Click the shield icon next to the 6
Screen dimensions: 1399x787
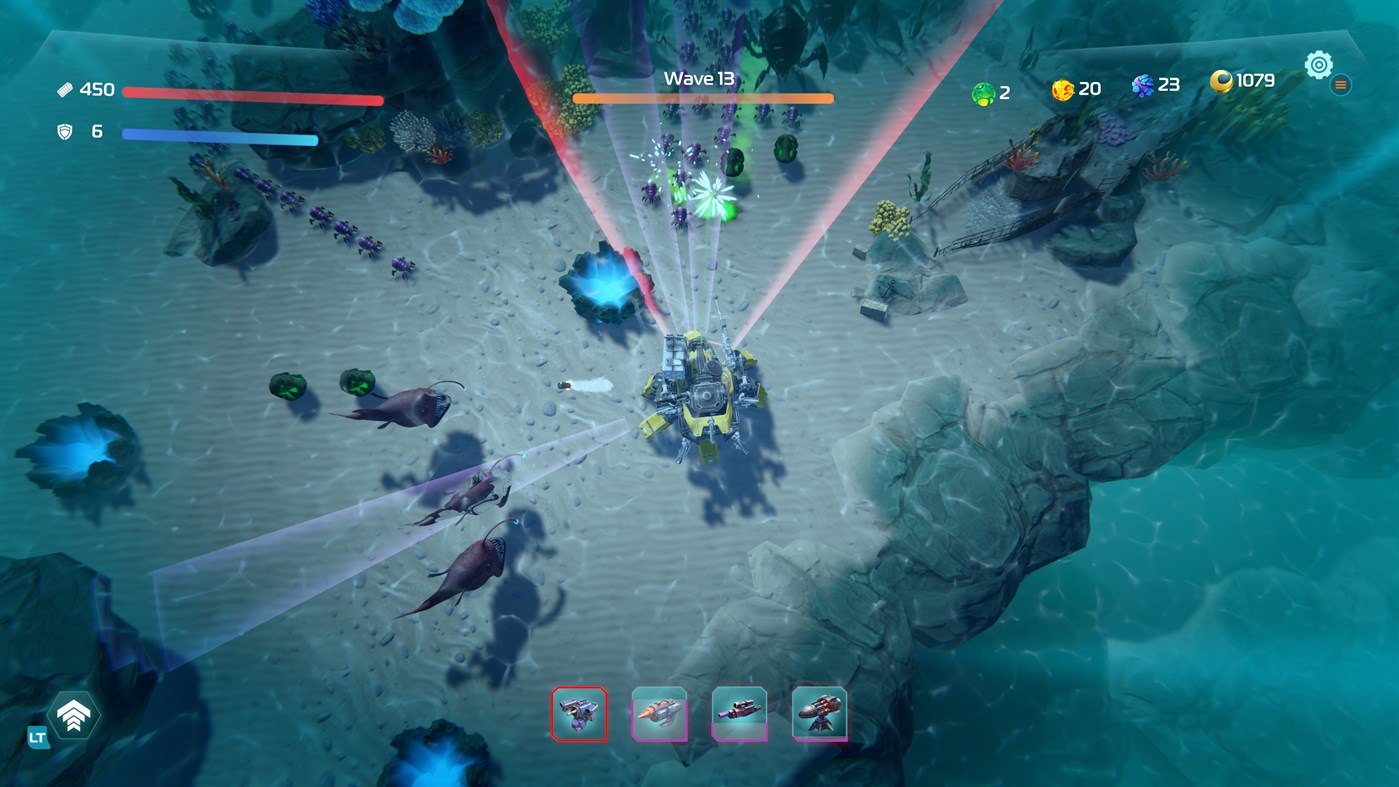[66, 130]
